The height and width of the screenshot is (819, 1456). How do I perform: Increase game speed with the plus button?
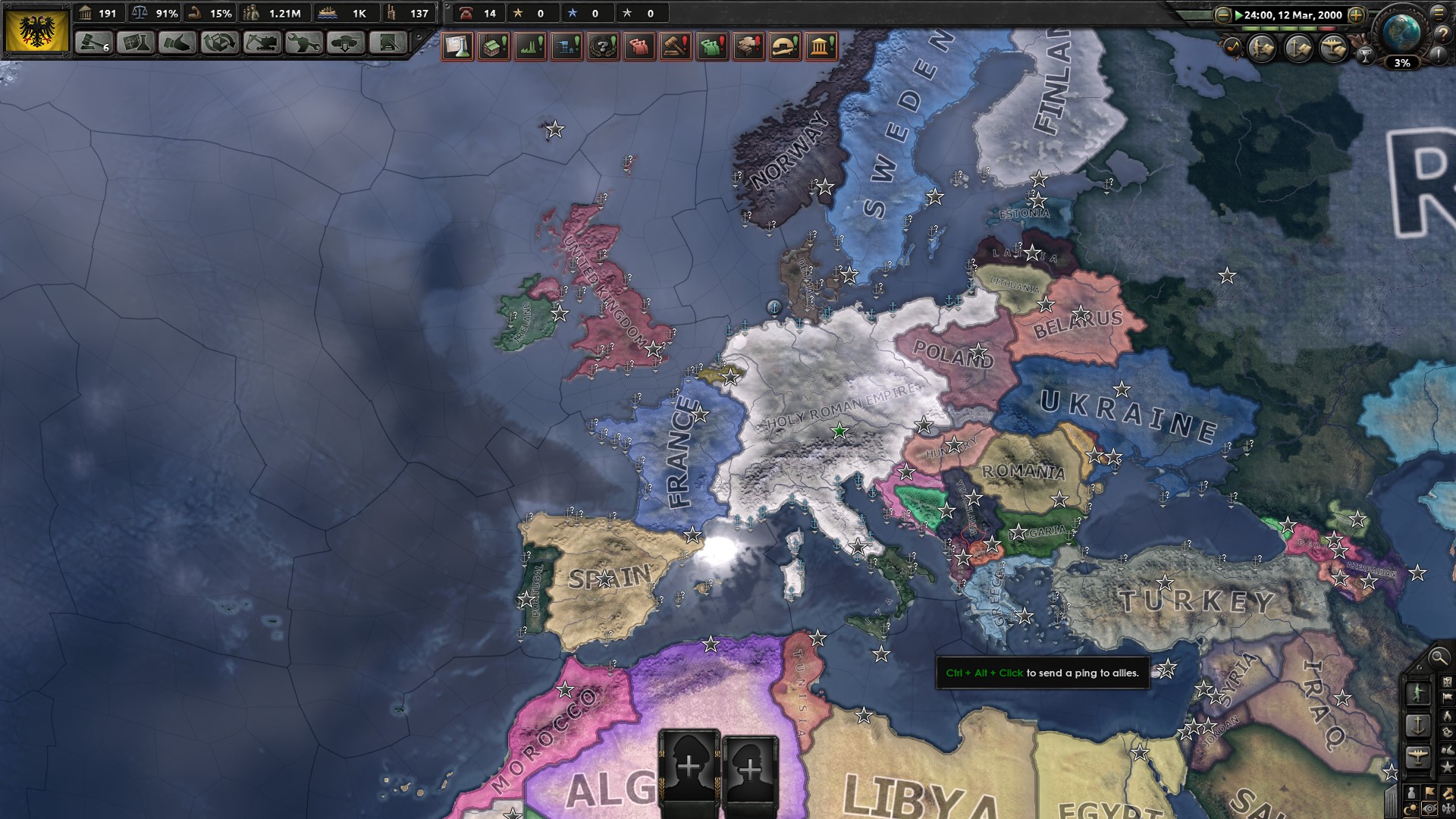click(1356, 16)
